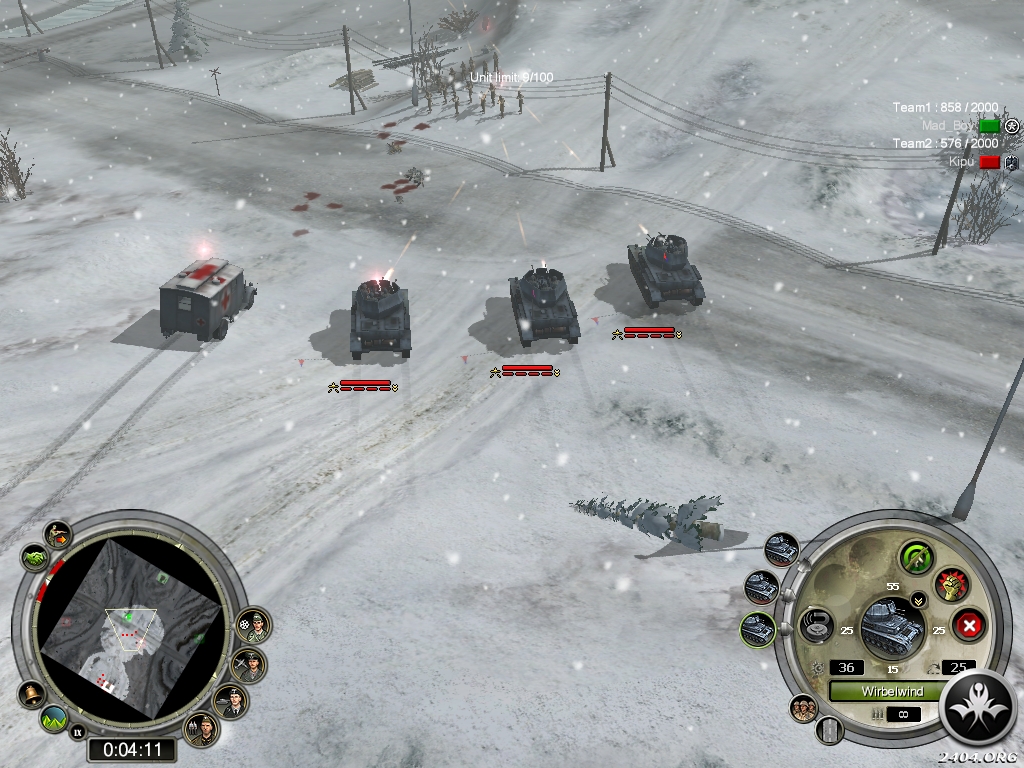
Task: Select the road icon below the panel
Action: (x=828, y=729)
